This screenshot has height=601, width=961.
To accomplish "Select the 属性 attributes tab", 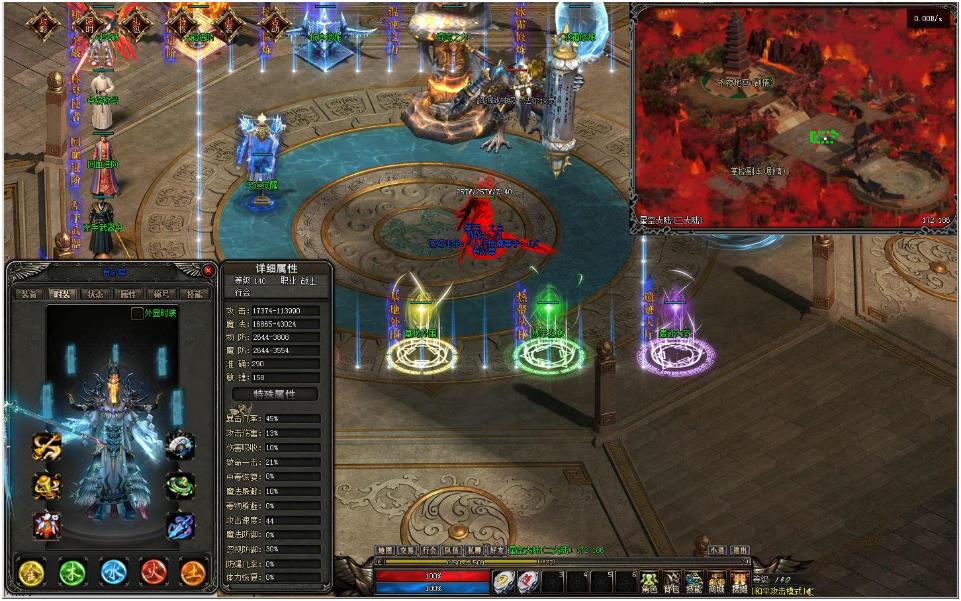I will click(x=128, y=294).
